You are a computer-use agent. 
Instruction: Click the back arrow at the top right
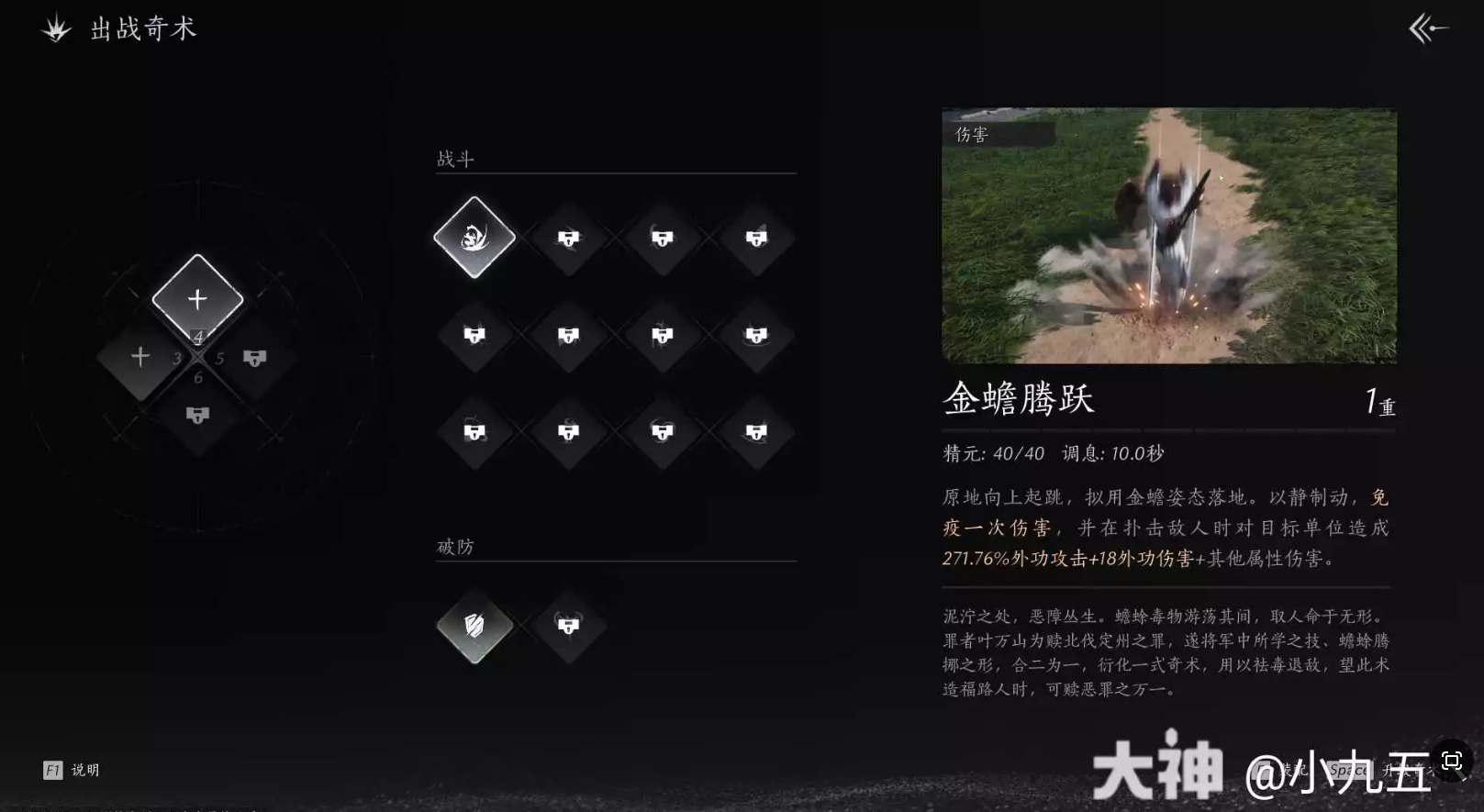[x=1426, y=29]
